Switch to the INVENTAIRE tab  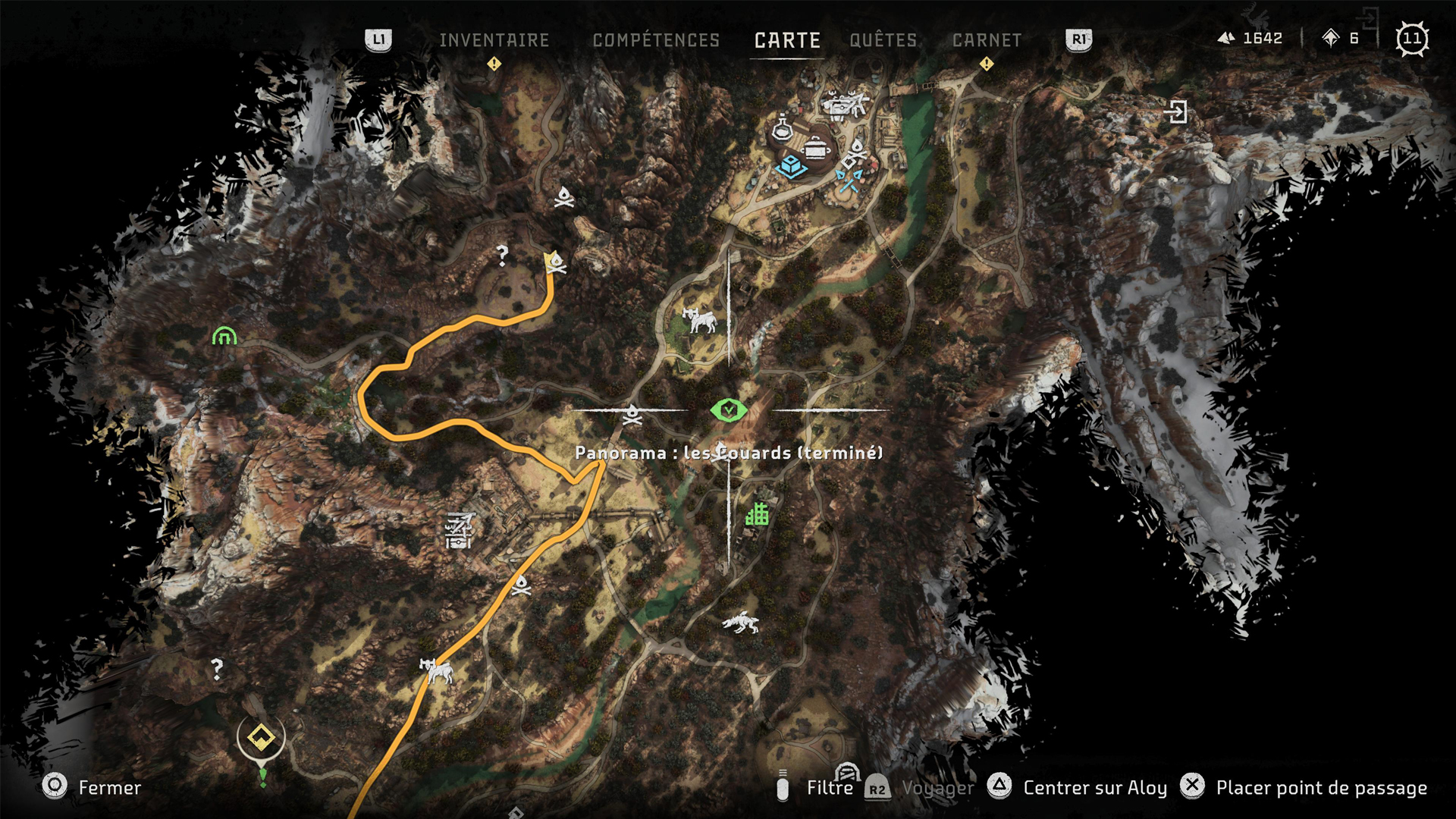pyautogui.click(x=493, y=40)
